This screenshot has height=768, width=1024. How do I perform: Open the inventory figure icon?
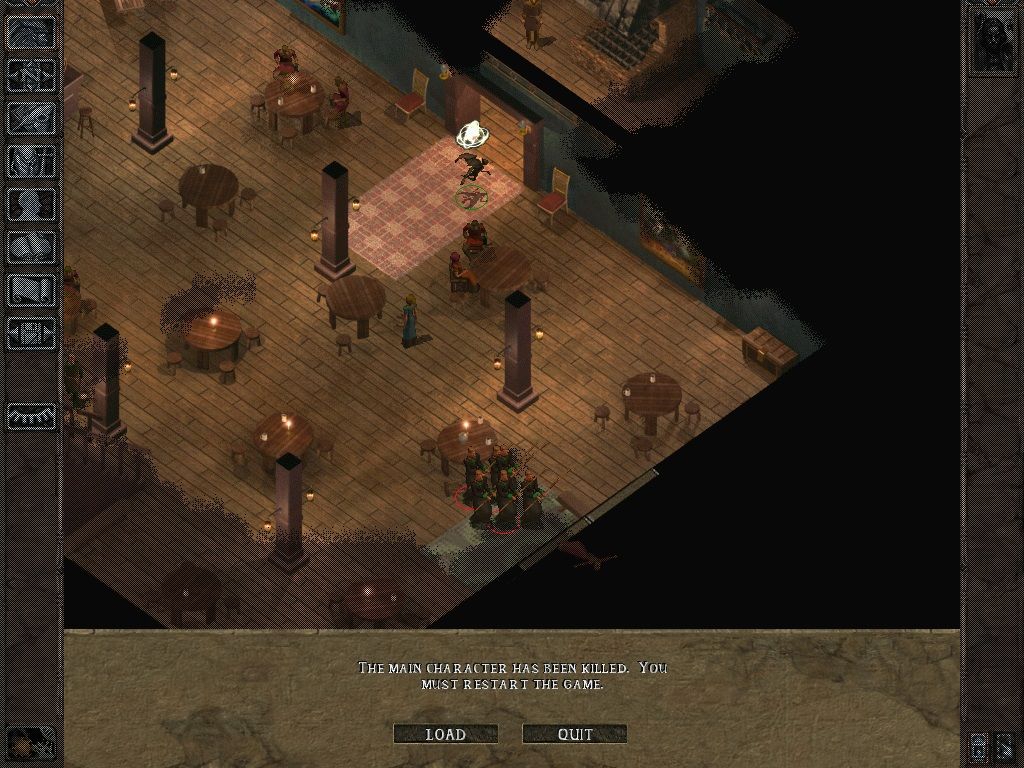(x=31, y=161)
